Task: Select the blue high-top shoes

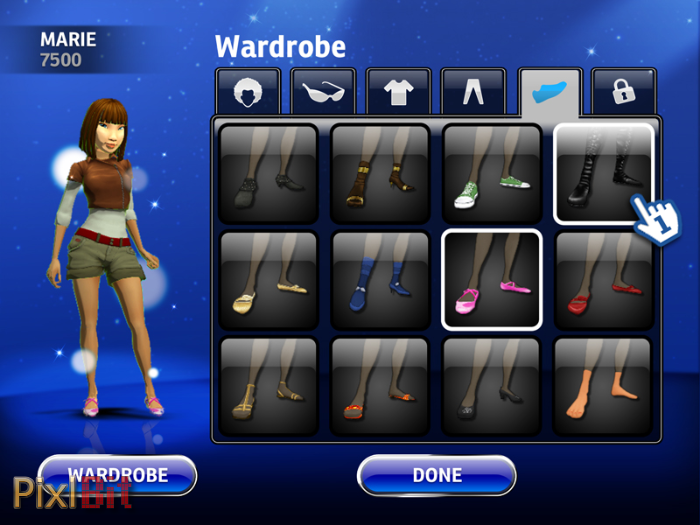Action: click(380, 279)
